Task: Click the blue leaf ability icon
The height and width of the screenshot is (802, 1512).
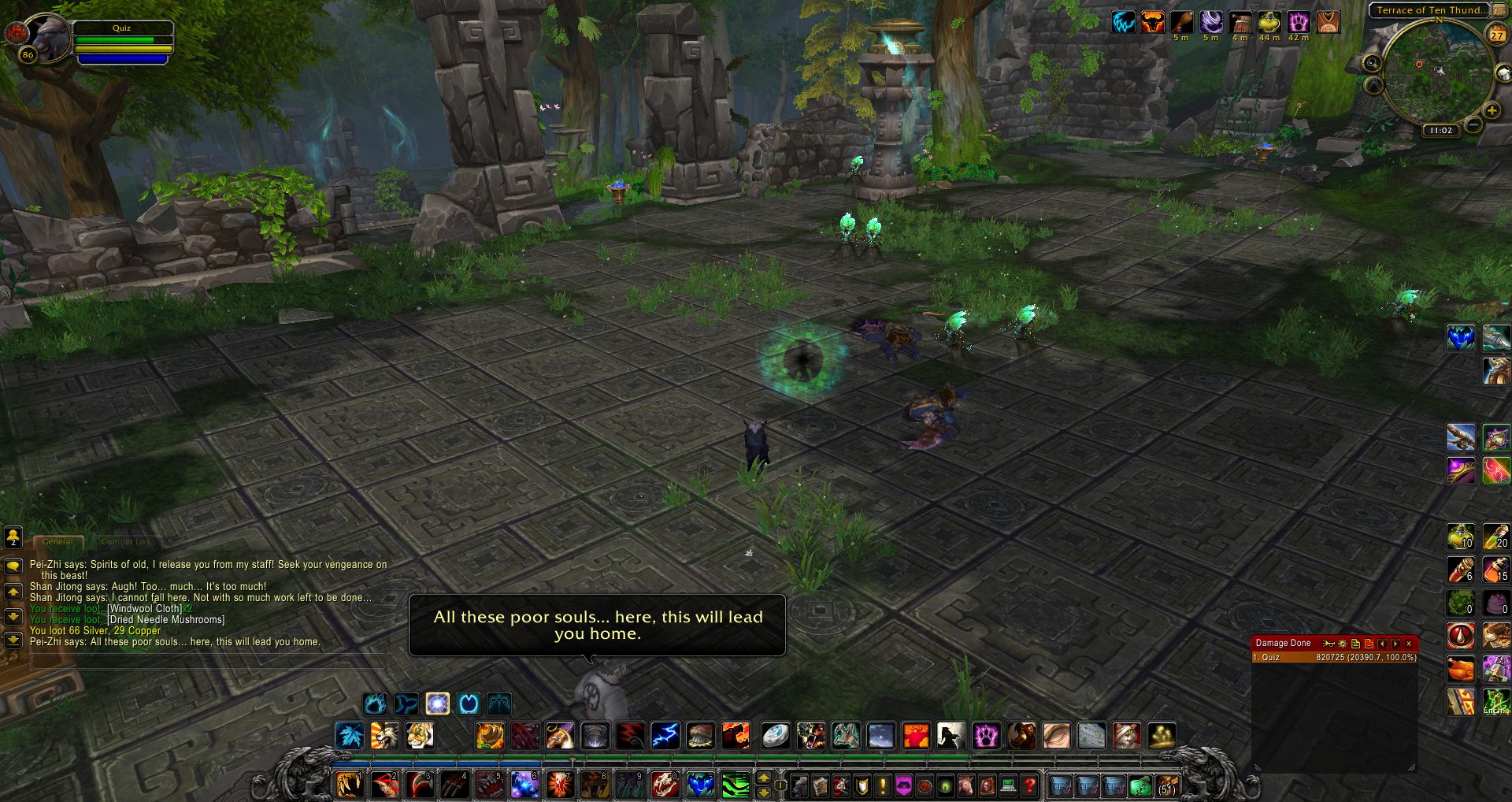Action: click(x=350, y=736)
